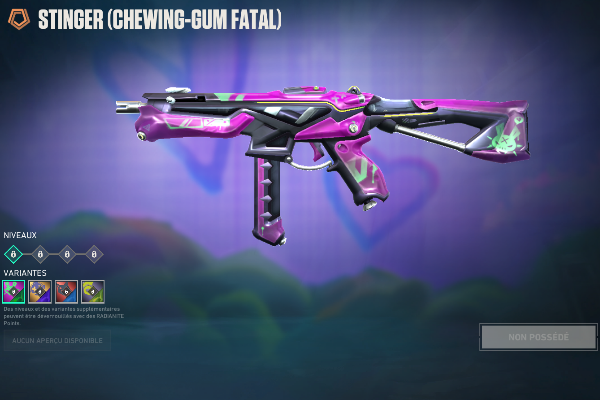This screenshot has height=400, width=600.
Task: Select the pink and green variant swatch
Action: (x=14, y=291)
